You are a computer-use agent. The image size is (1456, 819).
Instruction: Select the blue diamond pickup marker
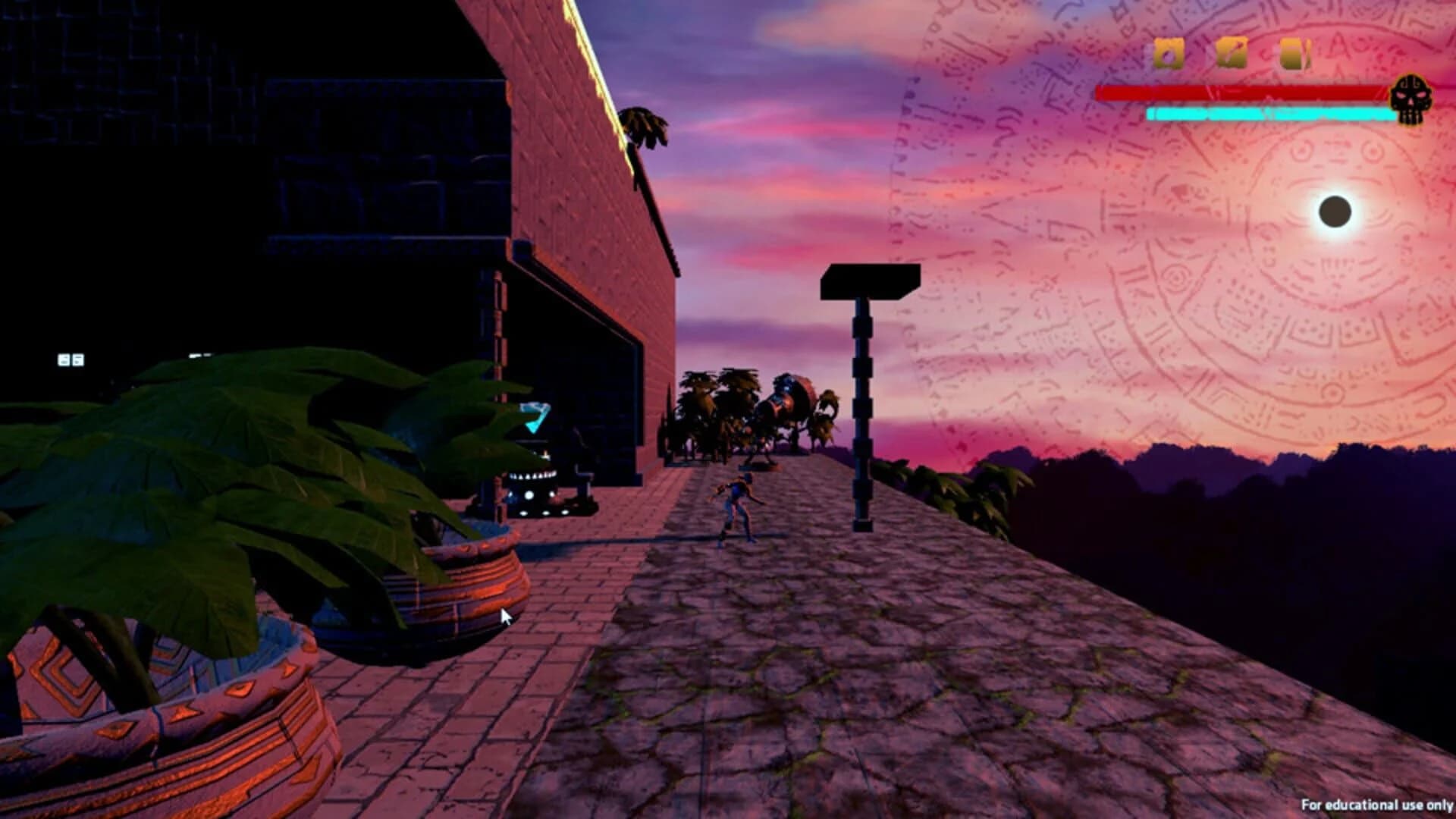[533, 417]
